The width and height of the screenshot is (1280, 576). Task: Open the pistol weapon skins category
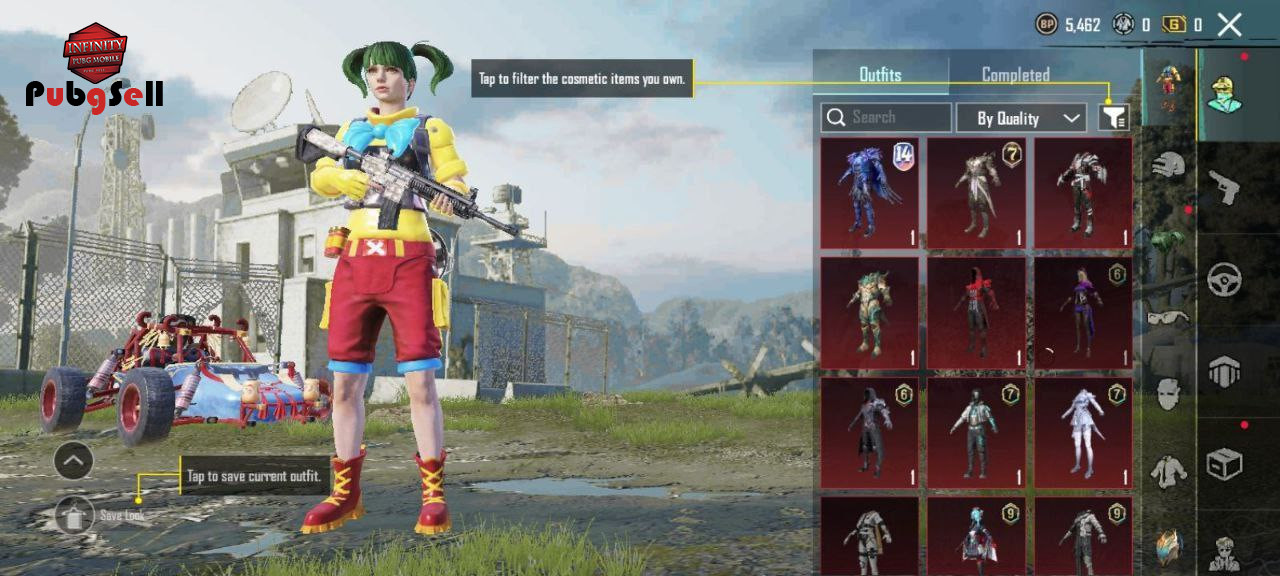pyautogui.click(x=1224, y=186)
